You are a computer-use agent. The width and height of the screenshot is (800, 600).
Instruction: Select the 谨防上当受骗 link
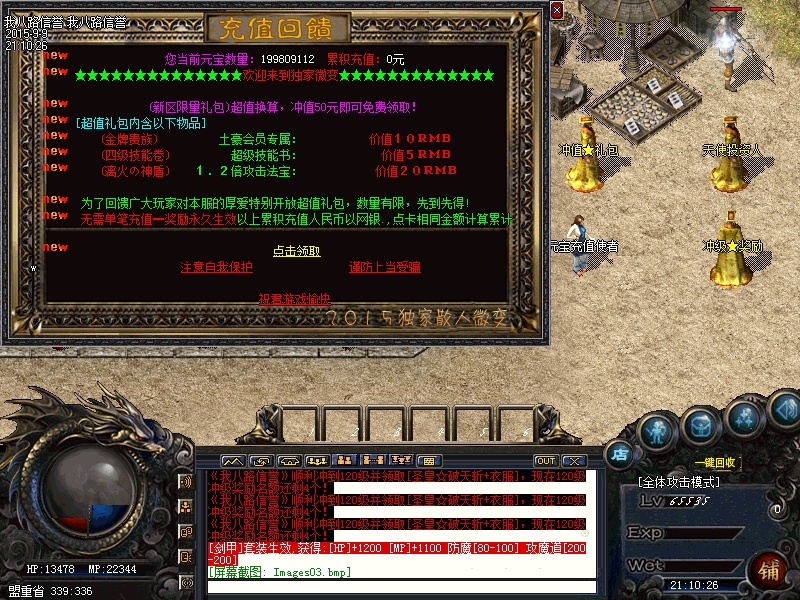tap(384, 268)
